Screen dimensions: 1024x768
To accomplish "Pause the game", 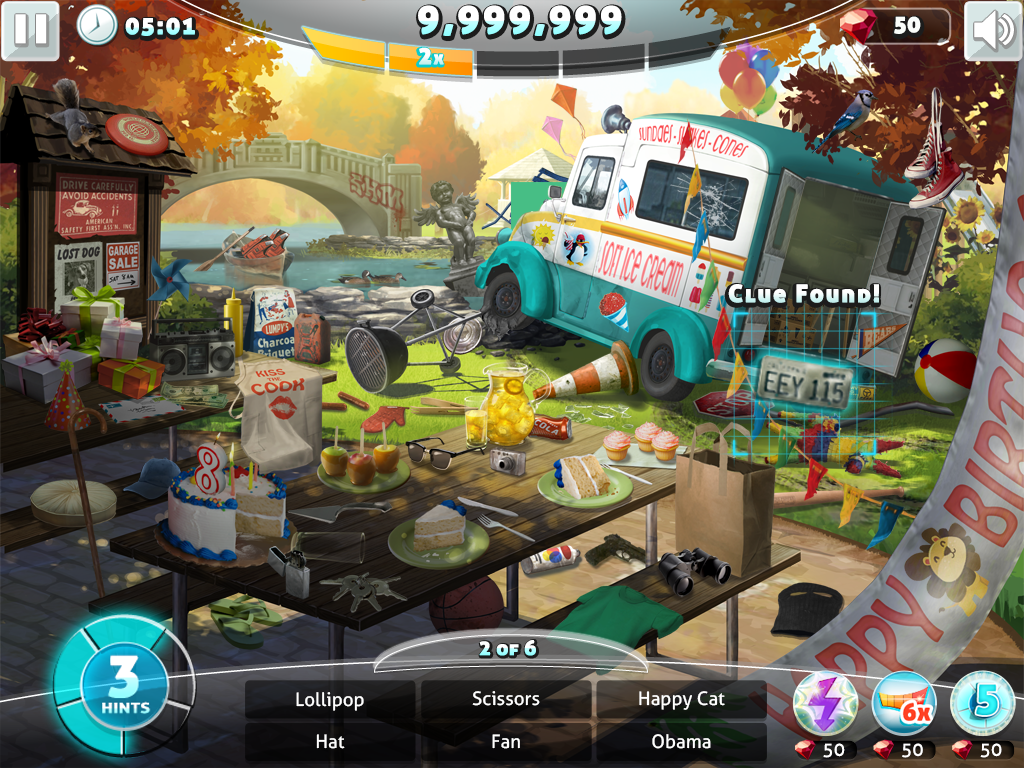I will pyautogui.click(x=30, y=29).
